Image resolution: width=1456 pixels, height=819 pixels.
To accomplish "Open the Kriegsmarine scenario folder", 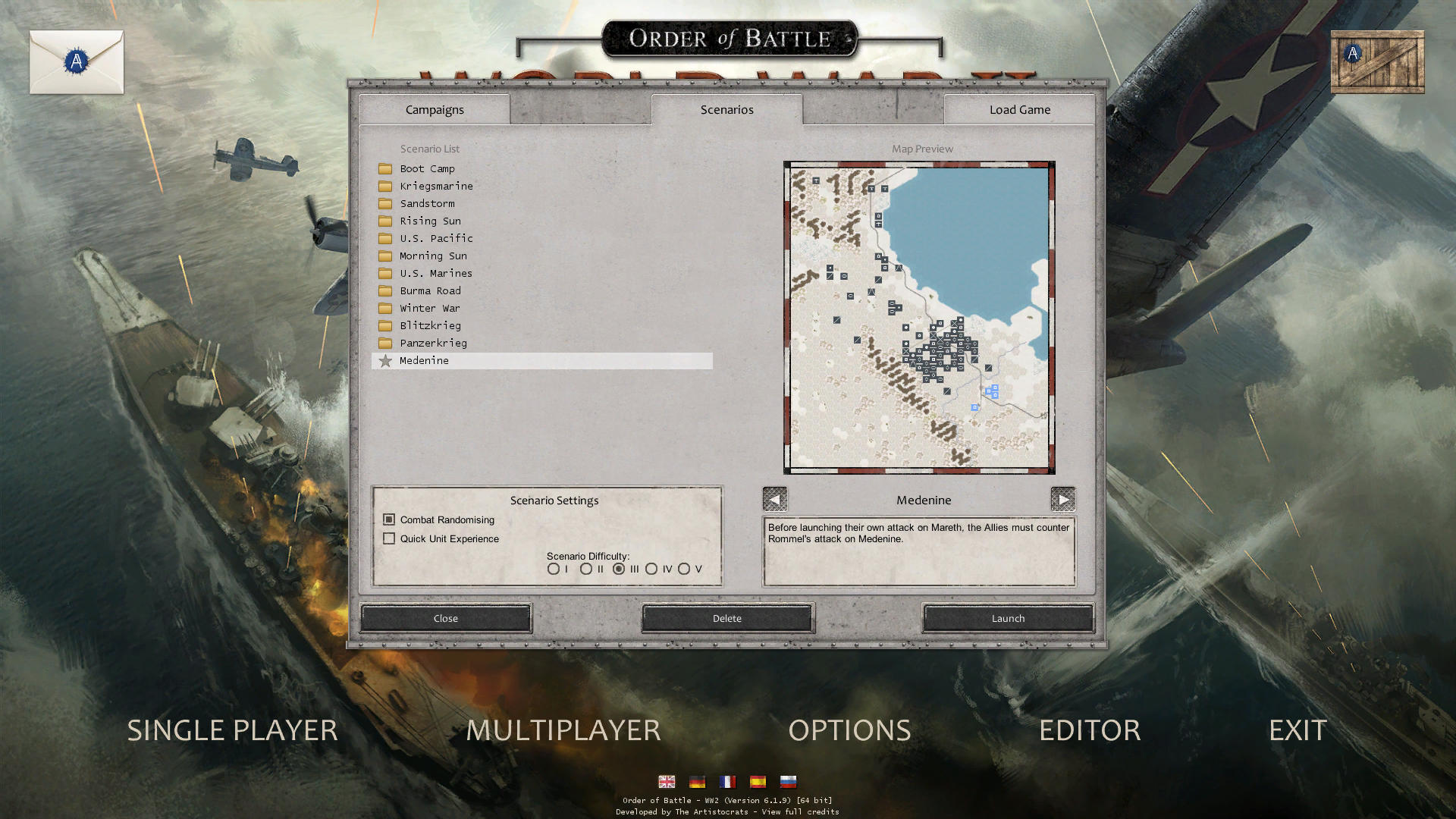I will [x=436, y=186].
